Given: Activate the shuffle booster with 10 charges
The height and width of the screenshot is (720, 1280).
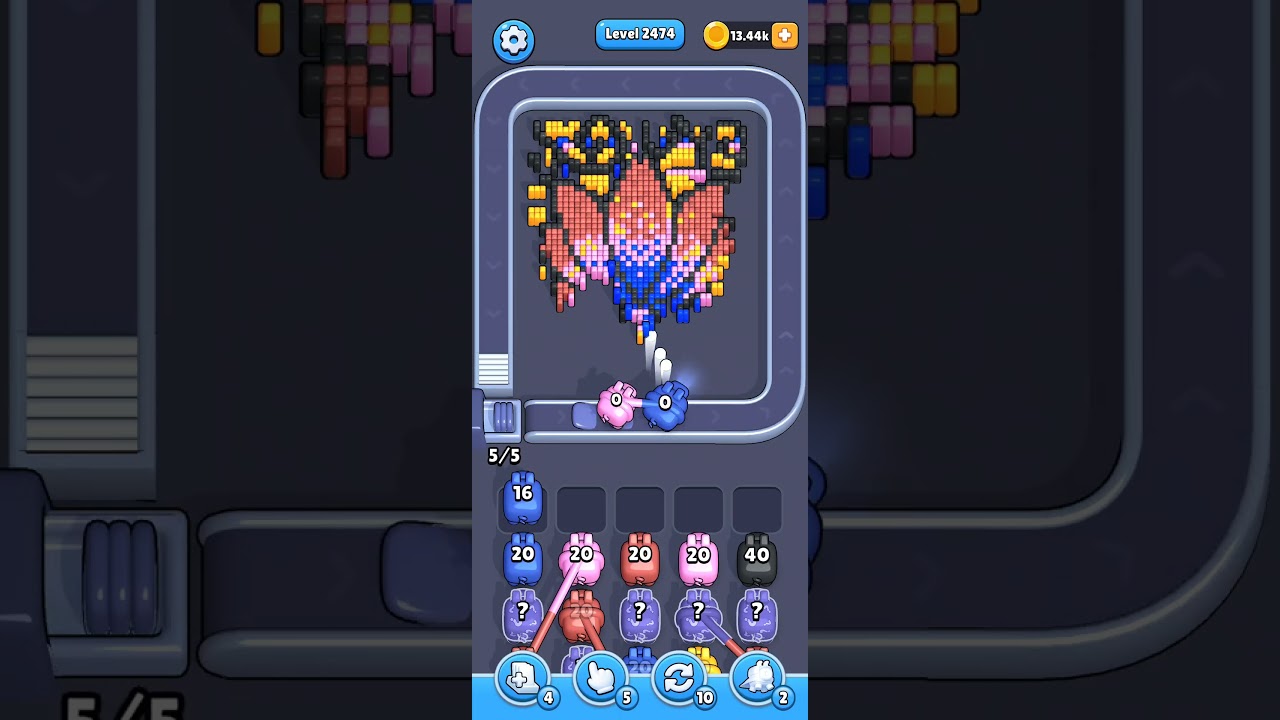Looking at the screenshot, I should tap(679, 677).
